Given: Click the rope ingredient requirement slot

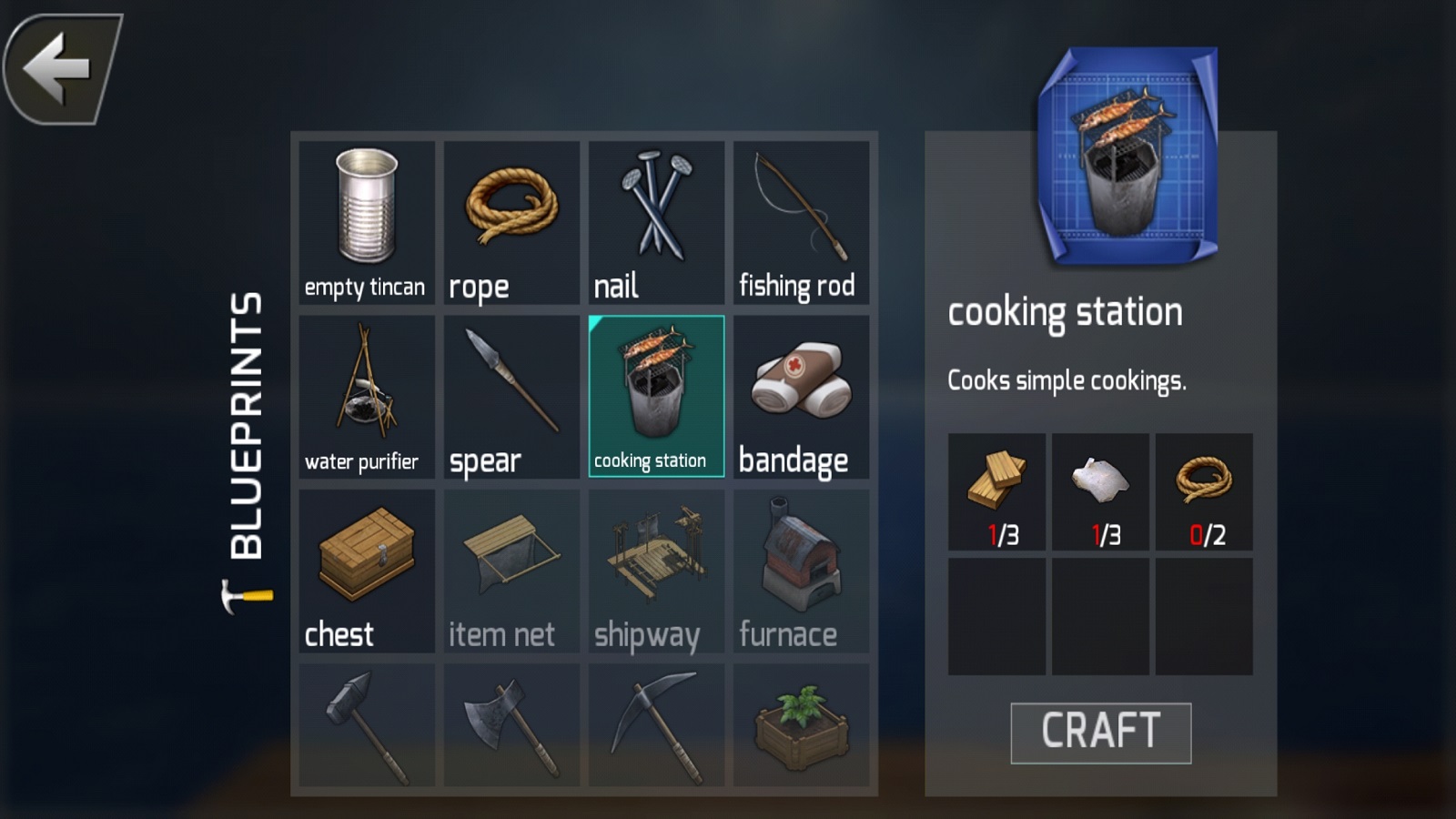Looking at the screenshot, I should point(1204,491).
